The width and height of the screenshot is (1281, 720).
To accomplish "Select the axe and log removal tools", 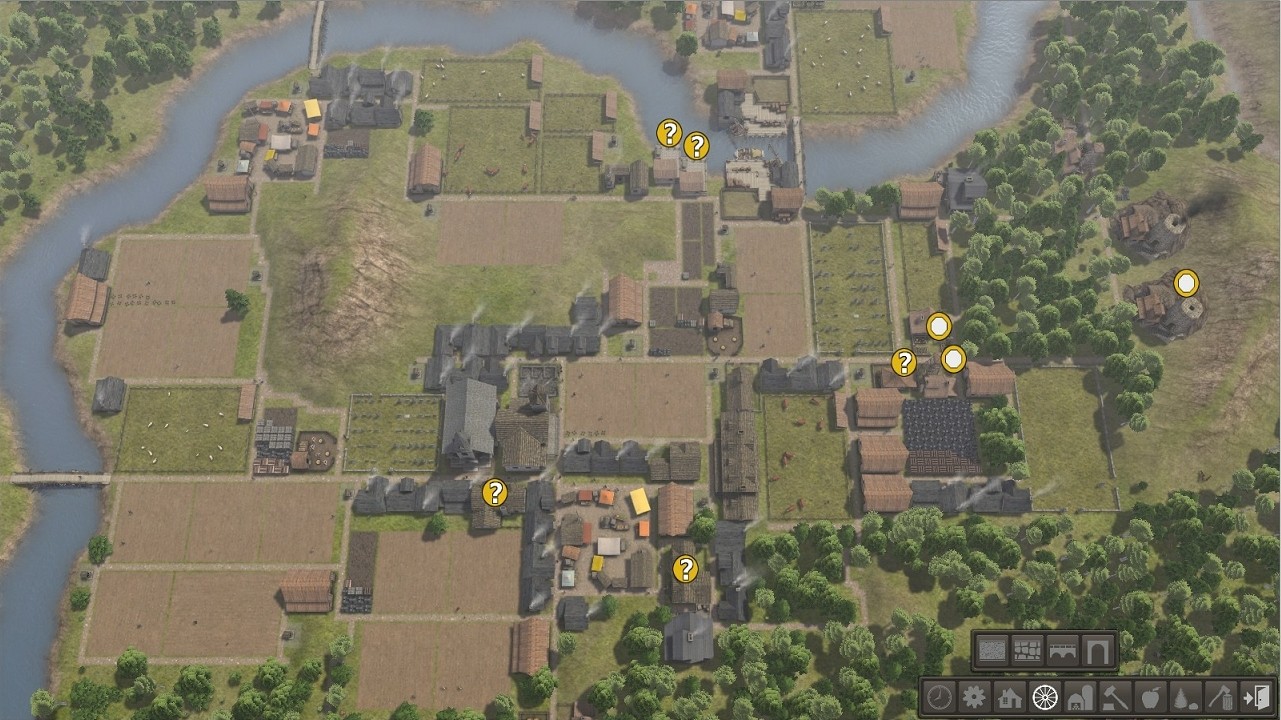I will click(1219, 697).
